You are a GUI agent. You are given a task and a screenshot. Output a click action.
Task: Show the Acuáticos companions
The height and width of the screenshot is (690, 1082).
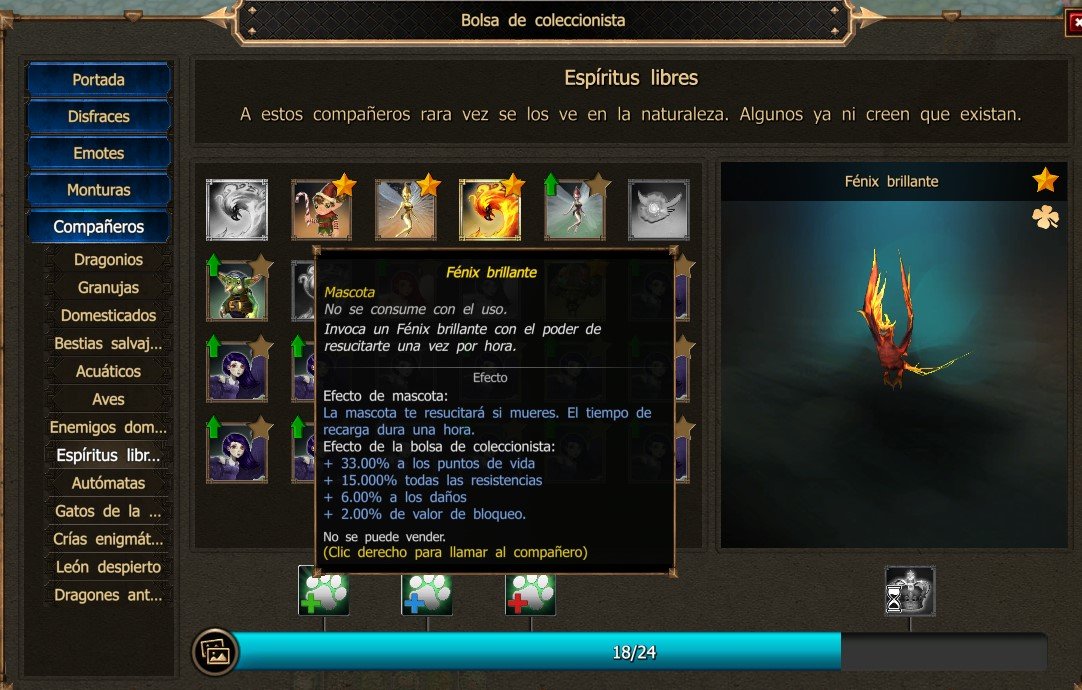108,372
